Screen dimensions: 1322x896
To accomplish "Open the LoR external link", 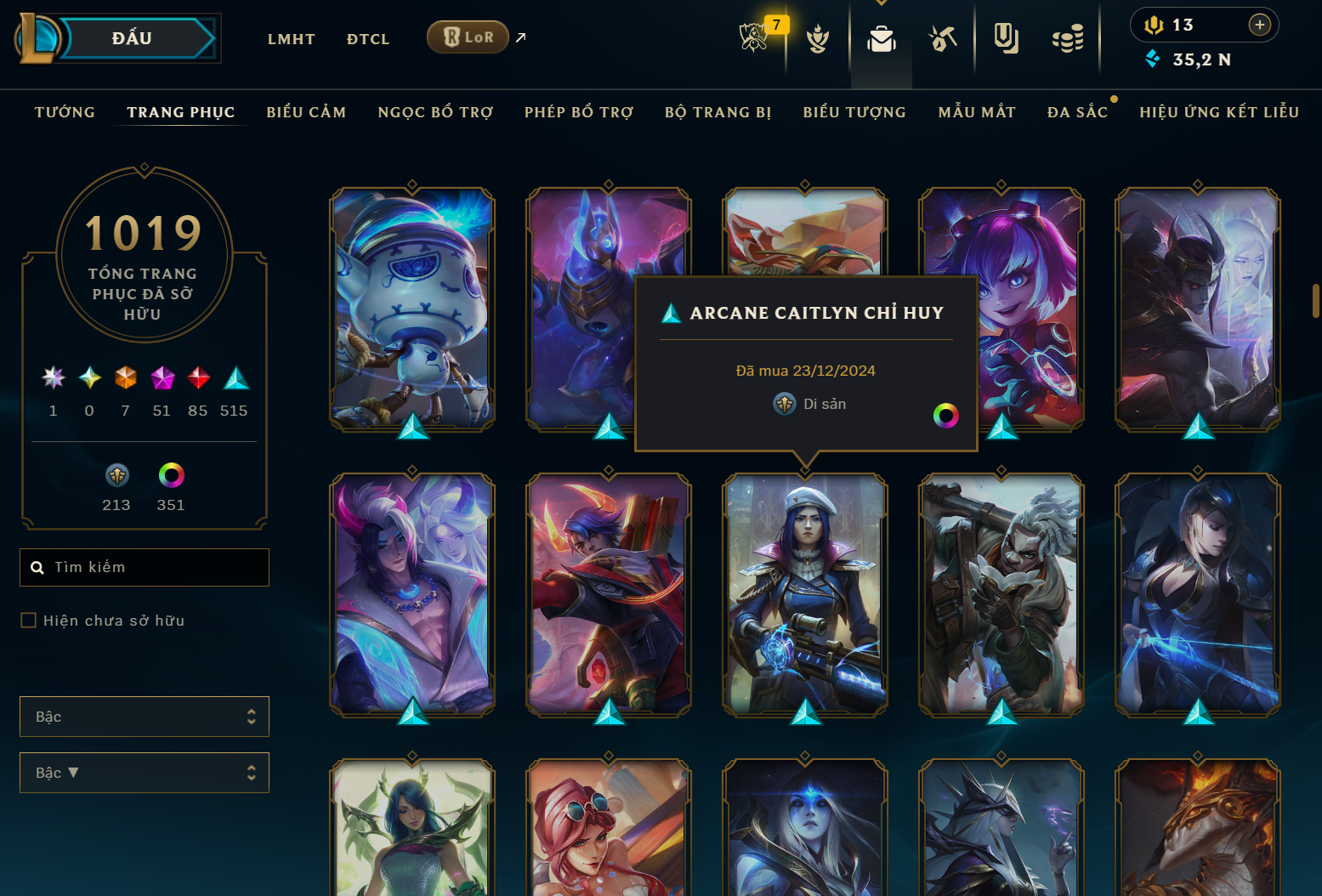I will click(x=468, y=37).
